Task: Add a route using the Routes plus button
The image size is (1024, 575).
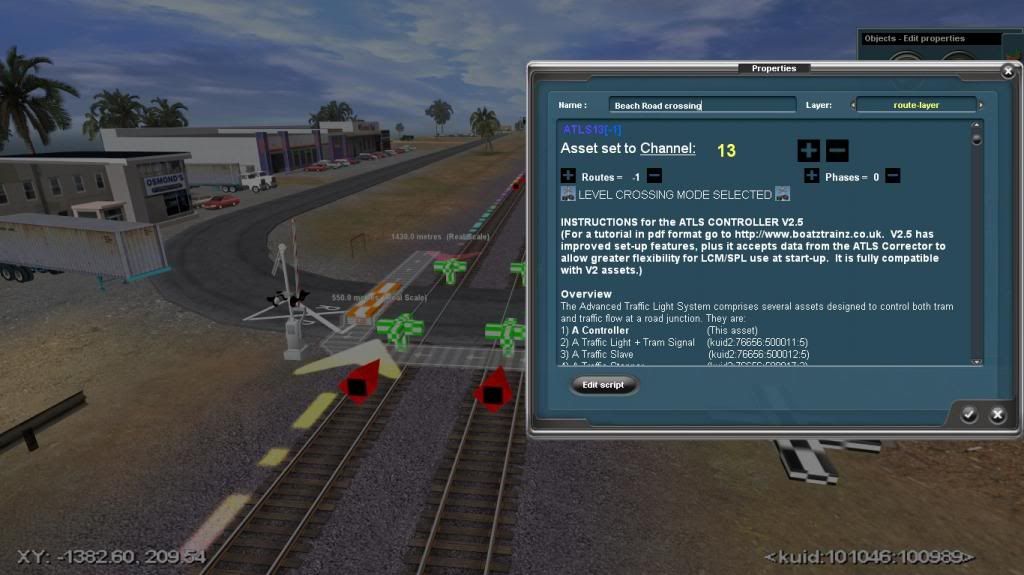Action: coord(568,176)
